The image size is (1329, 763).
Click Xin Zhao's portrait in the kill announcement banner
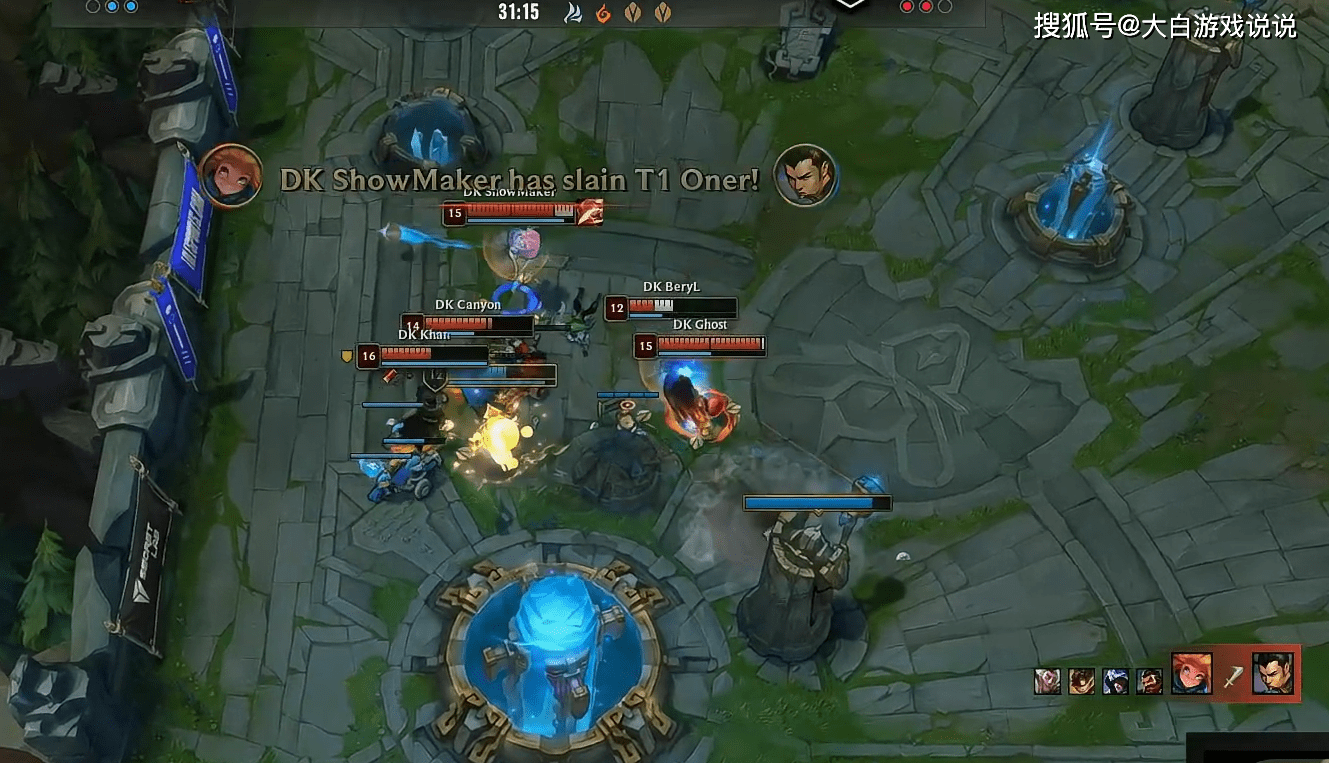click(805, 176)
